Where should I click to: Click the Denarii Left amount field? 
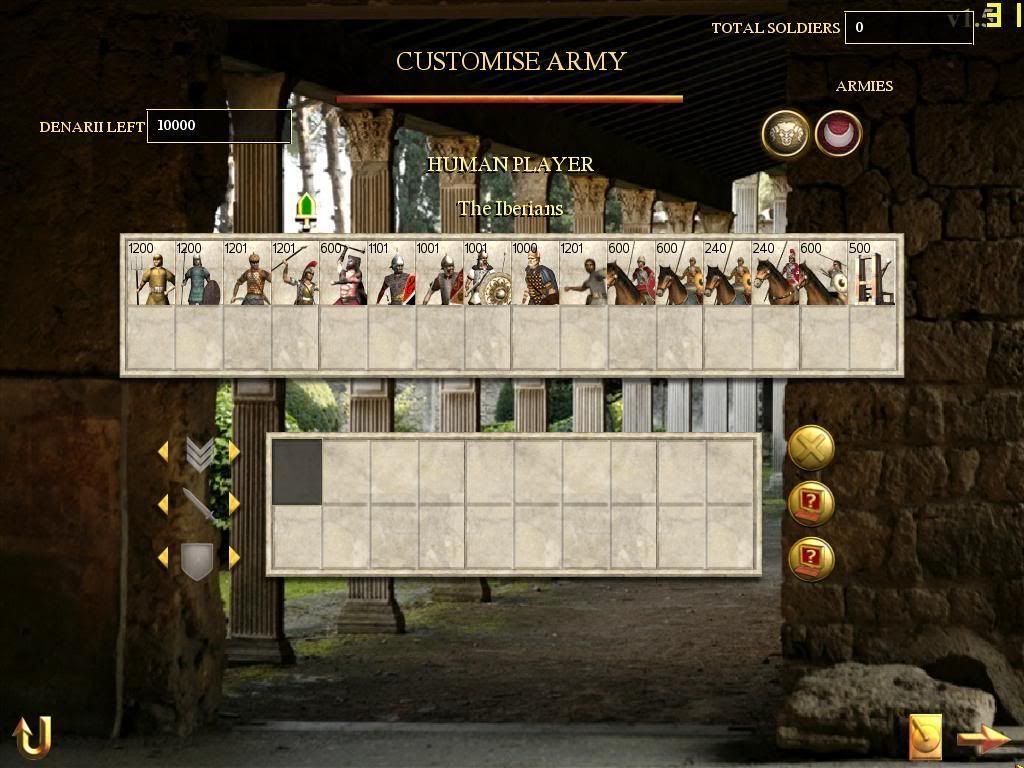pos(219,126)
